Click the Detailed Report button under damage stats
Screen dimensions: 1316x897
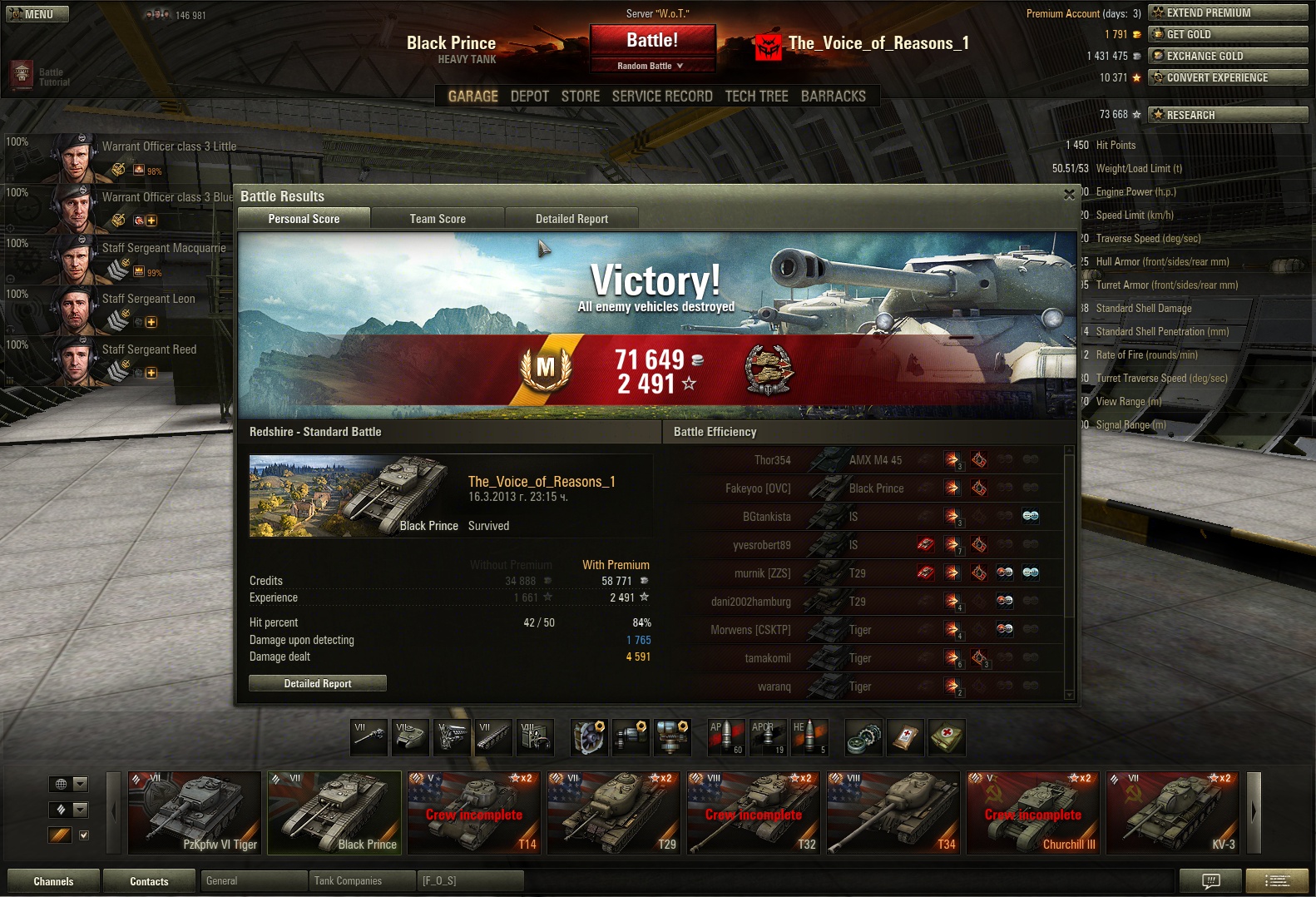click(318, 683)
